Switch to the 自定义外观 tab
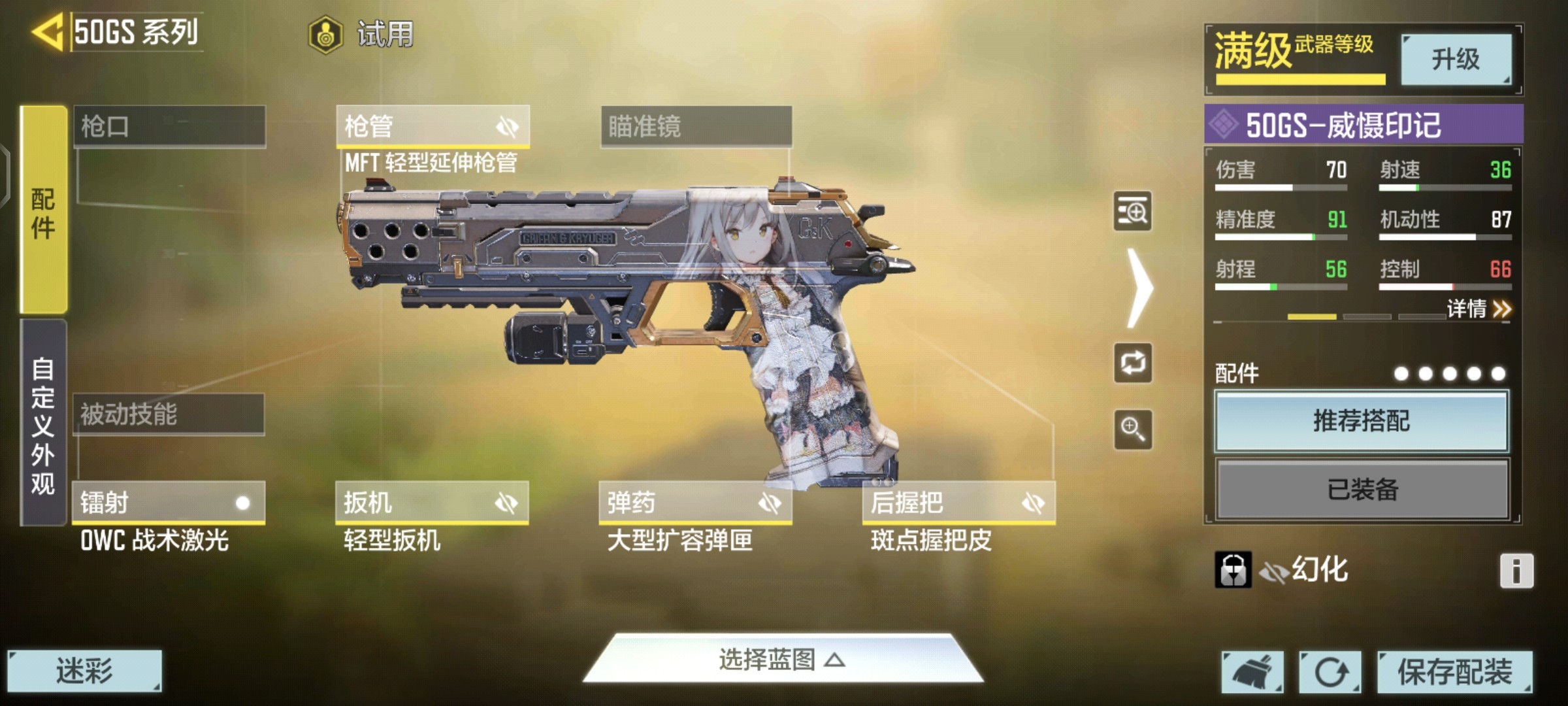The width and height of the screenshot is (1568, 706). point(44,424)
